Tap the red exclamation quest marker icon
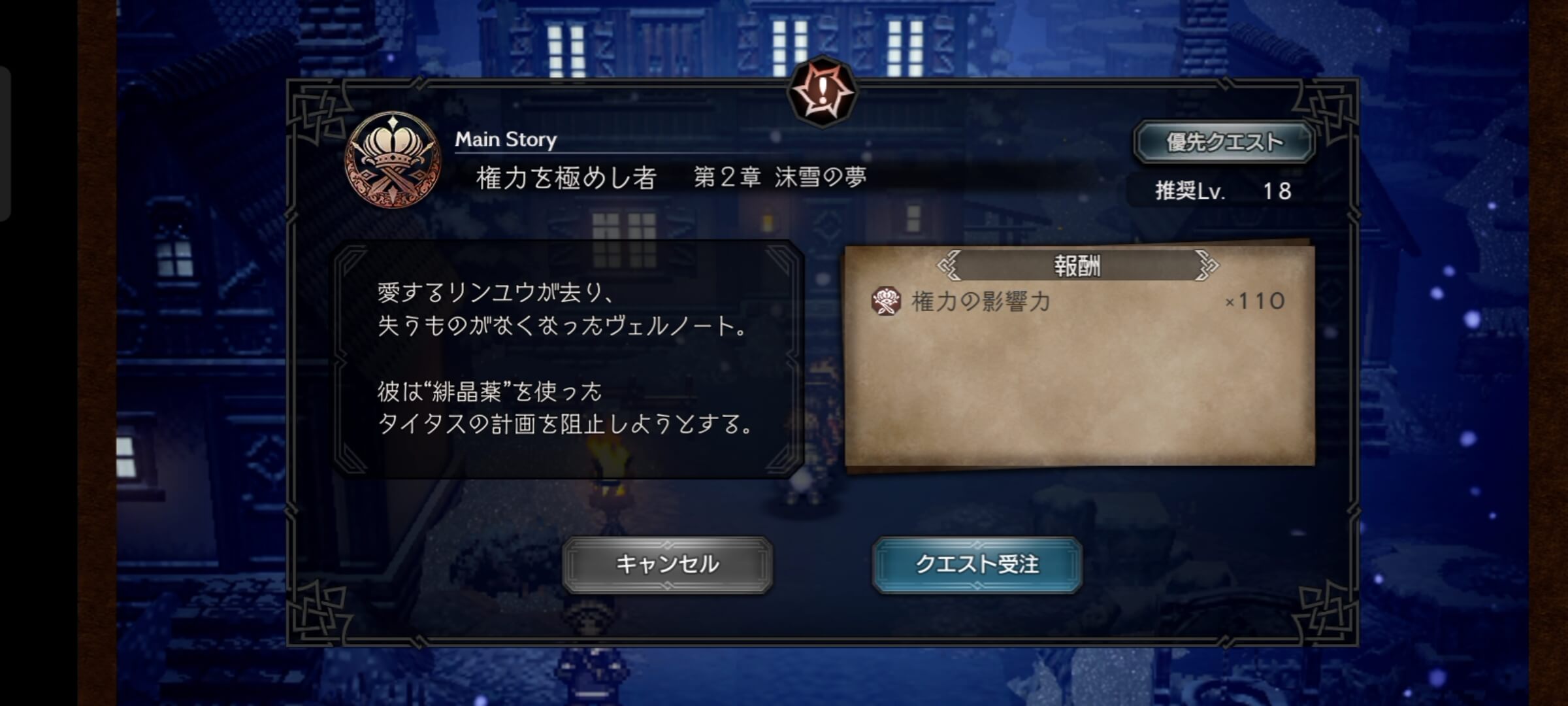1568x706 pixels. [x=823, y=90]
